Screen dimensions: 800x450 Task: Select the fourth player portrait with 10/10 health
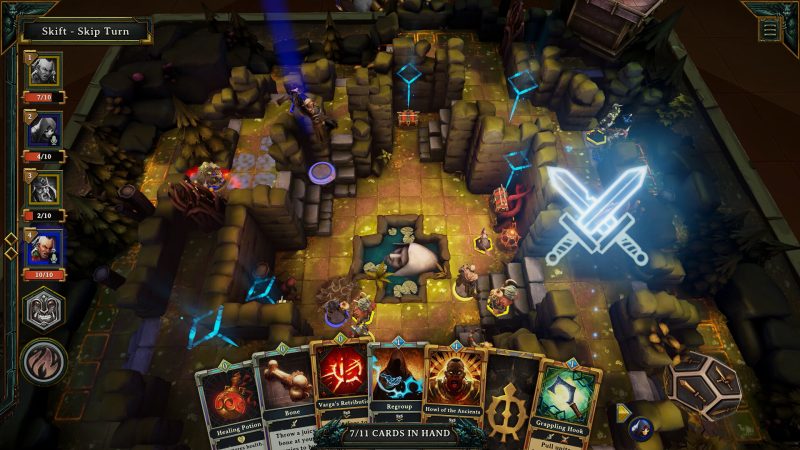44,246
